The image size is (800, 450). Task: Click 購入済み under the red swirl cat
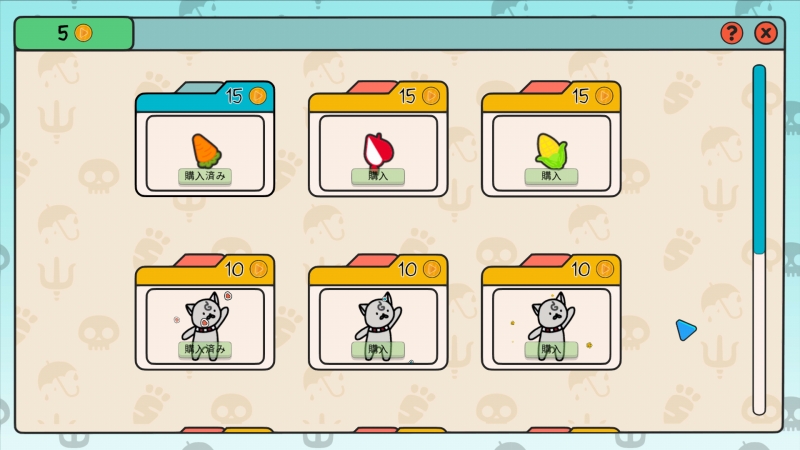click(205, 349)
